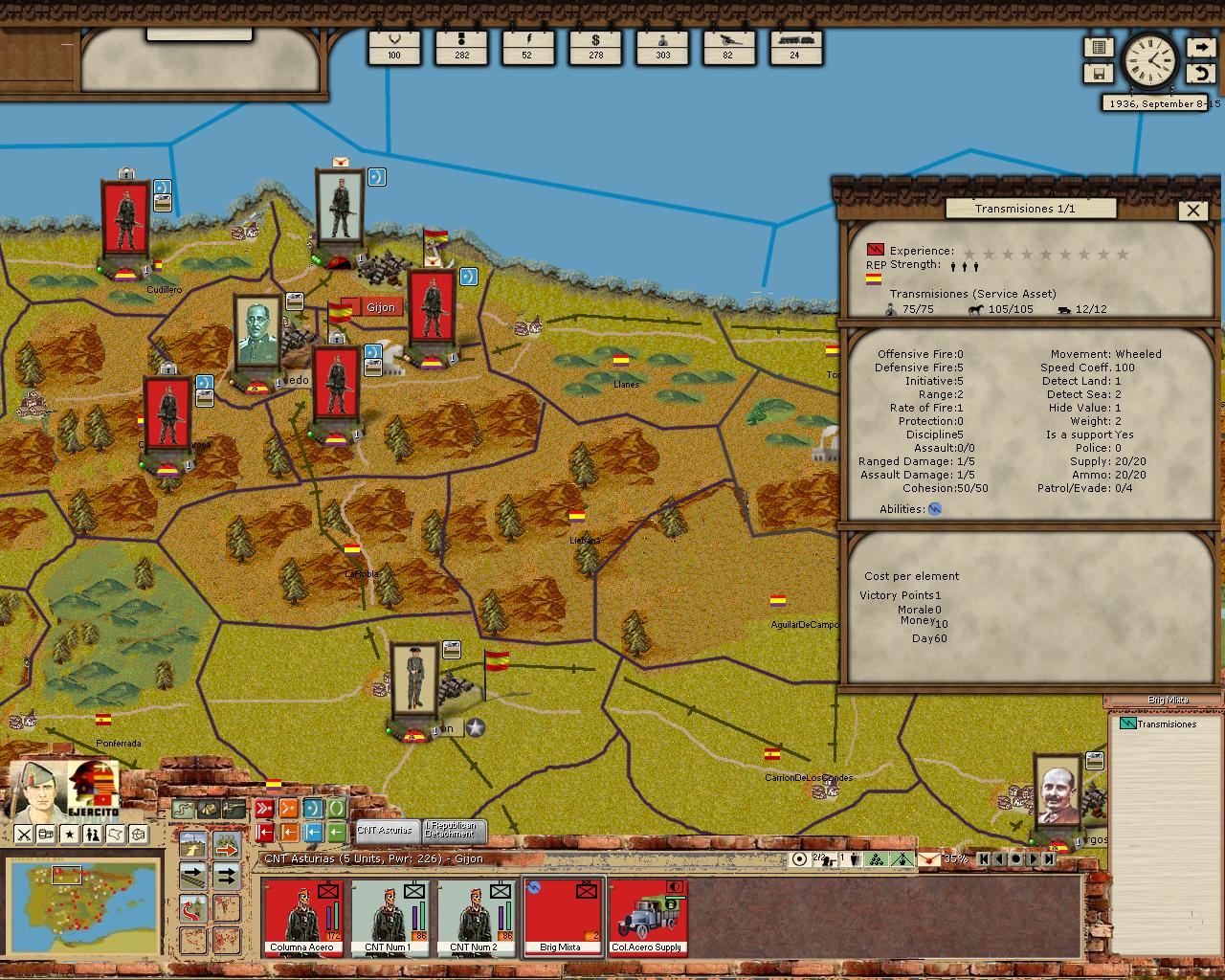The image size is (1225, 980).
Task: Close the Transmisiones unit detail panel
Action: 1192,211
